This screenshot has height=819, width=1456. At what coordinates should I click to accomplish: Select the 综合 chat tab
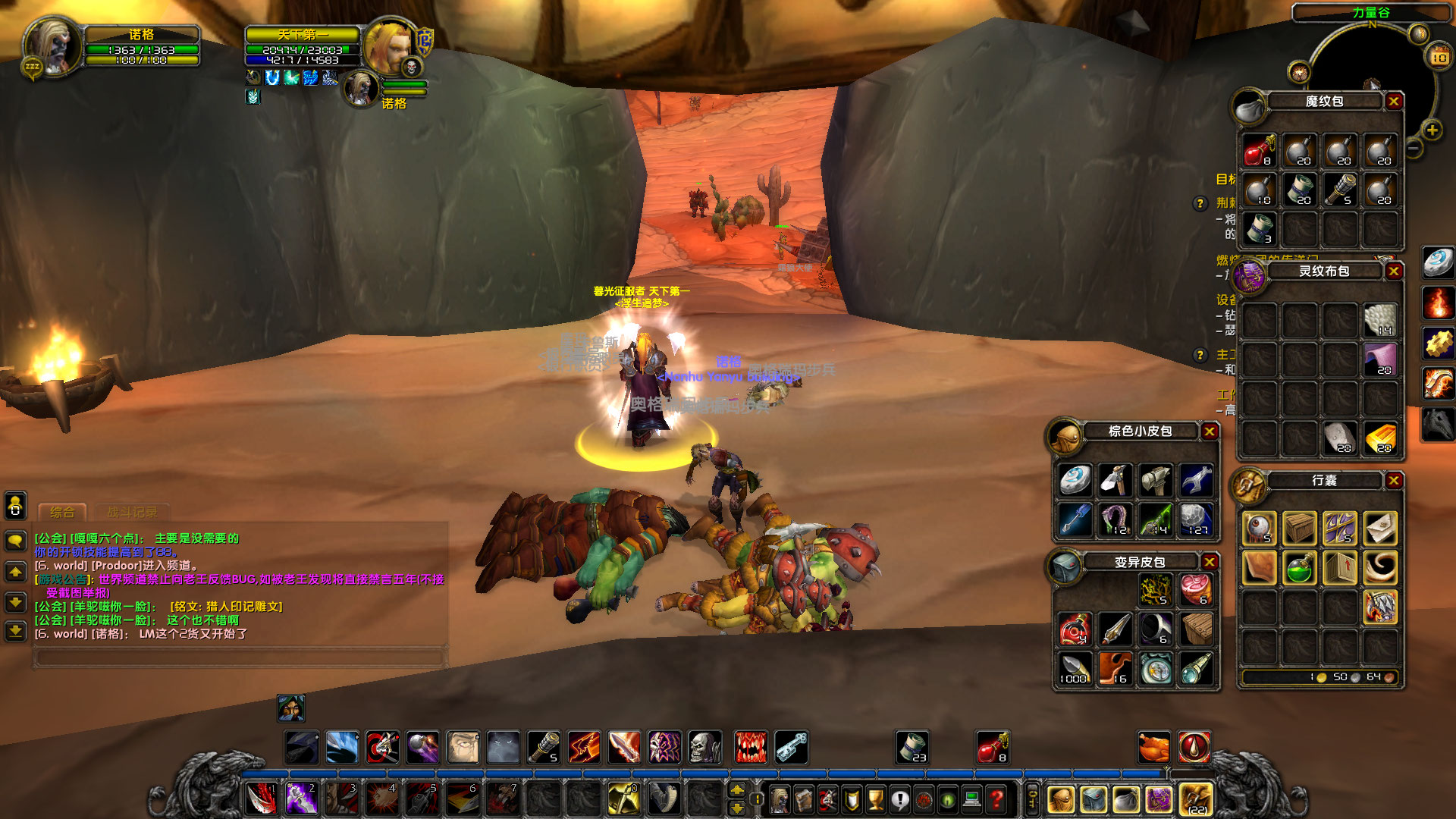63,513
